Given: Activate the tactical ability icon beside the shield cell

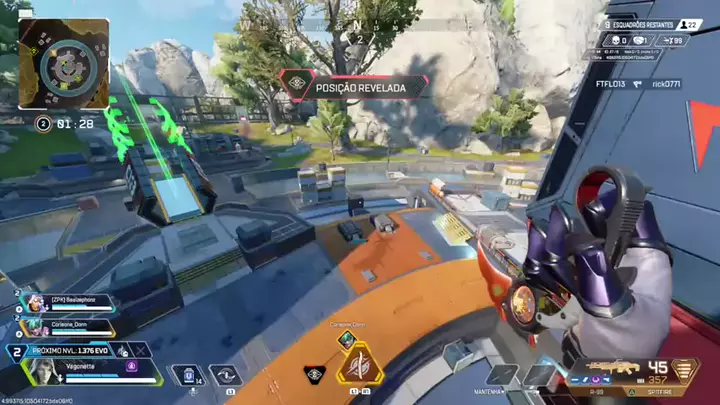Looking at the screenshot, I should [228, 375].
